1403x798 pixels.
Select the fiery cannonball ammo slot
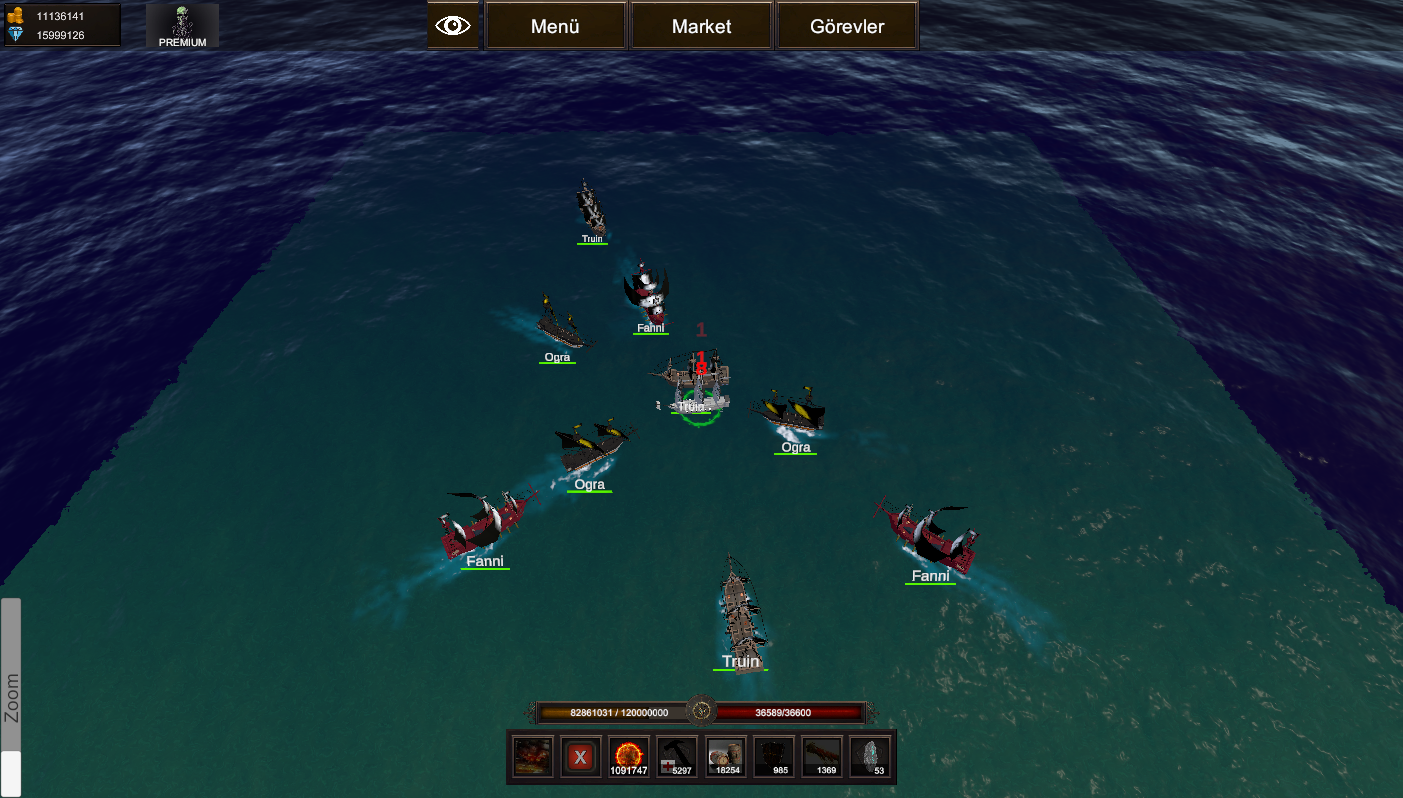(629, 757)
